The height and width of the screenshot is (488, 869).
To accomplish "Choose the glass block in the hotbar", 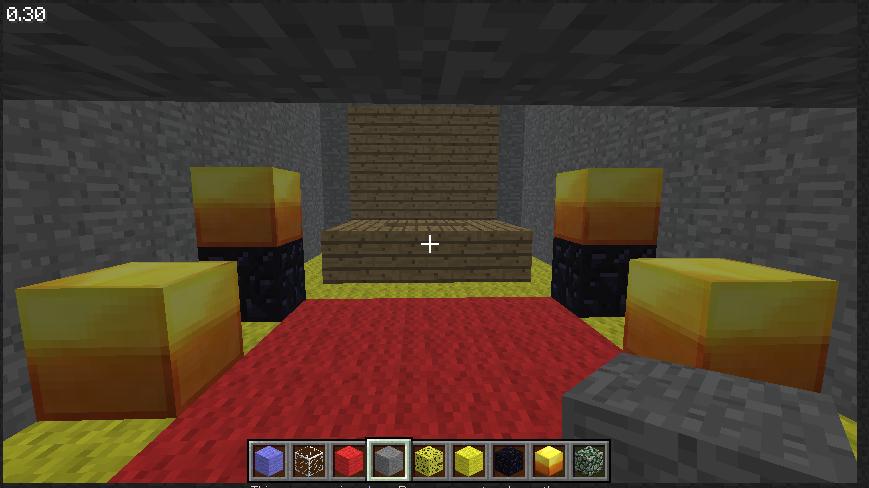I will [x=309, y=461].
